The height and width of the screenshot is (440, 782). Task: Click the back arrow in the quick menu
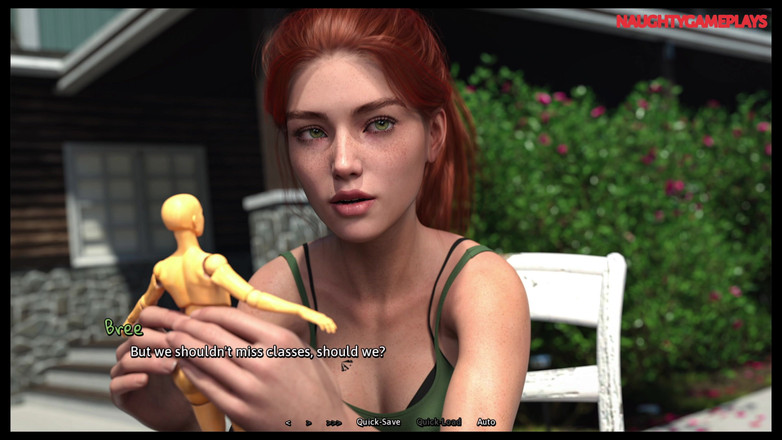[288, 422]
